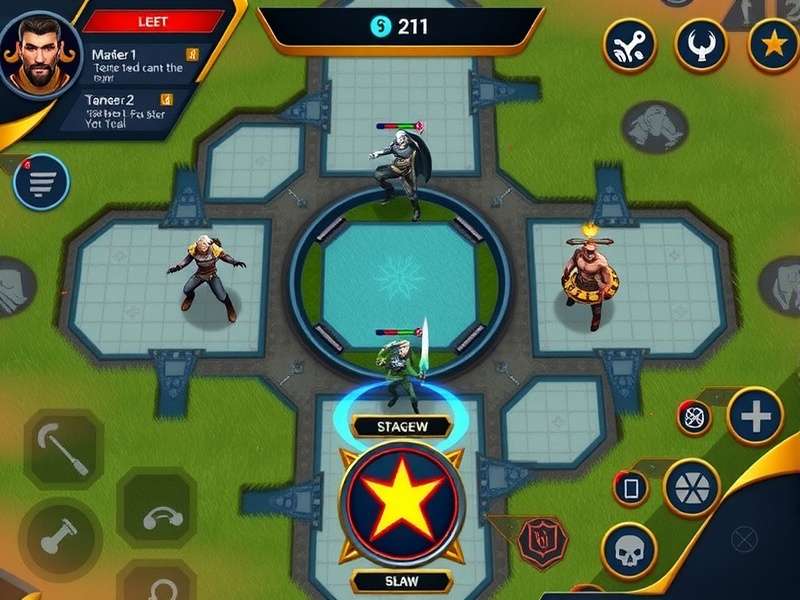Activate the horned emblem ability
Image resolution: width=800 pixels, height=600 pixels.
tap(700, 45)
